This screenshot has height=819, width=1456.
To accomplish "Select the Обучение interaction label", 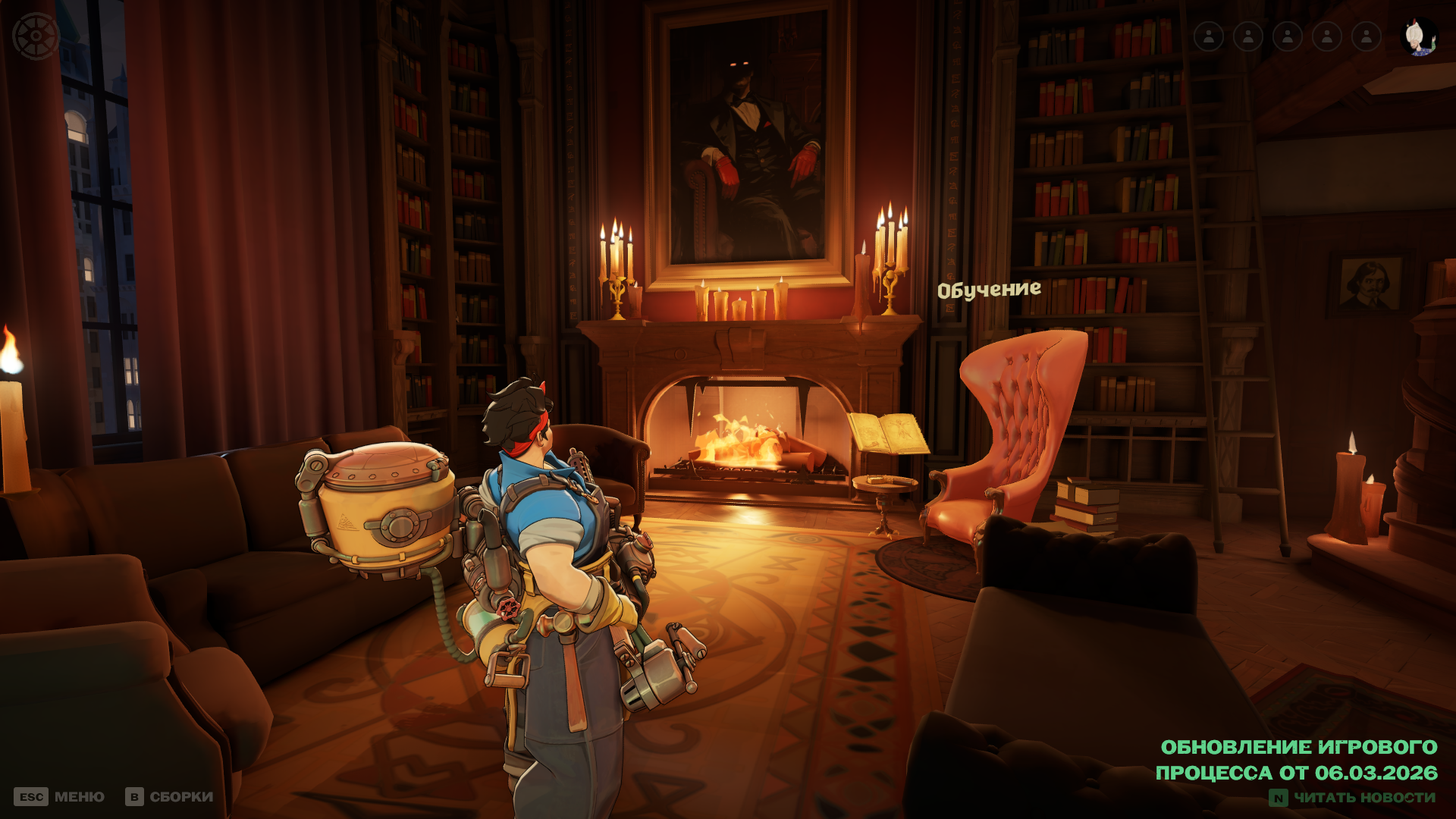I will pos(988,289).
